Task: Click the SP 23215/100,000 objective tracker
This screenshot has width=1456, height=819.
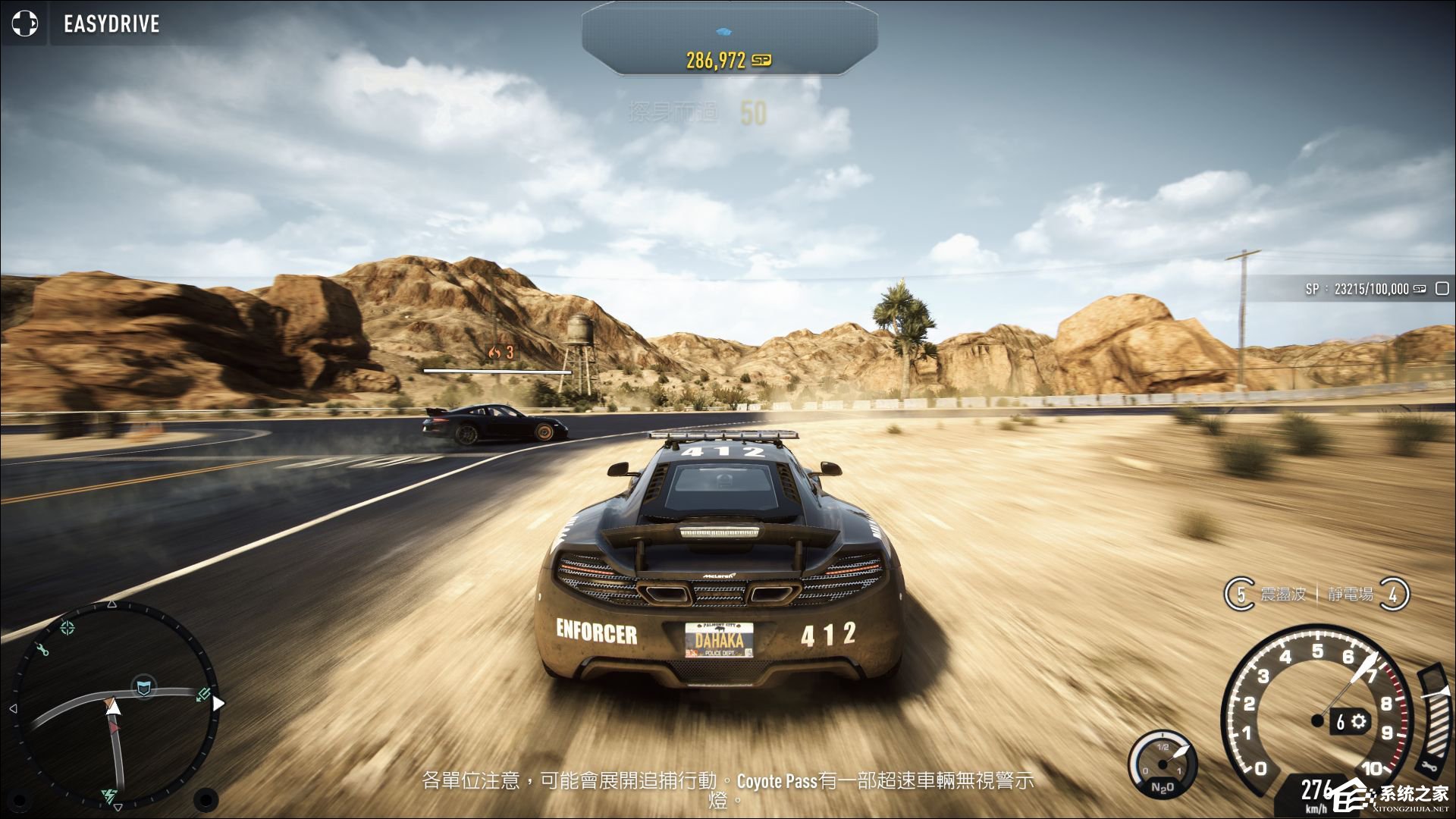Action: click(1357, 289)
